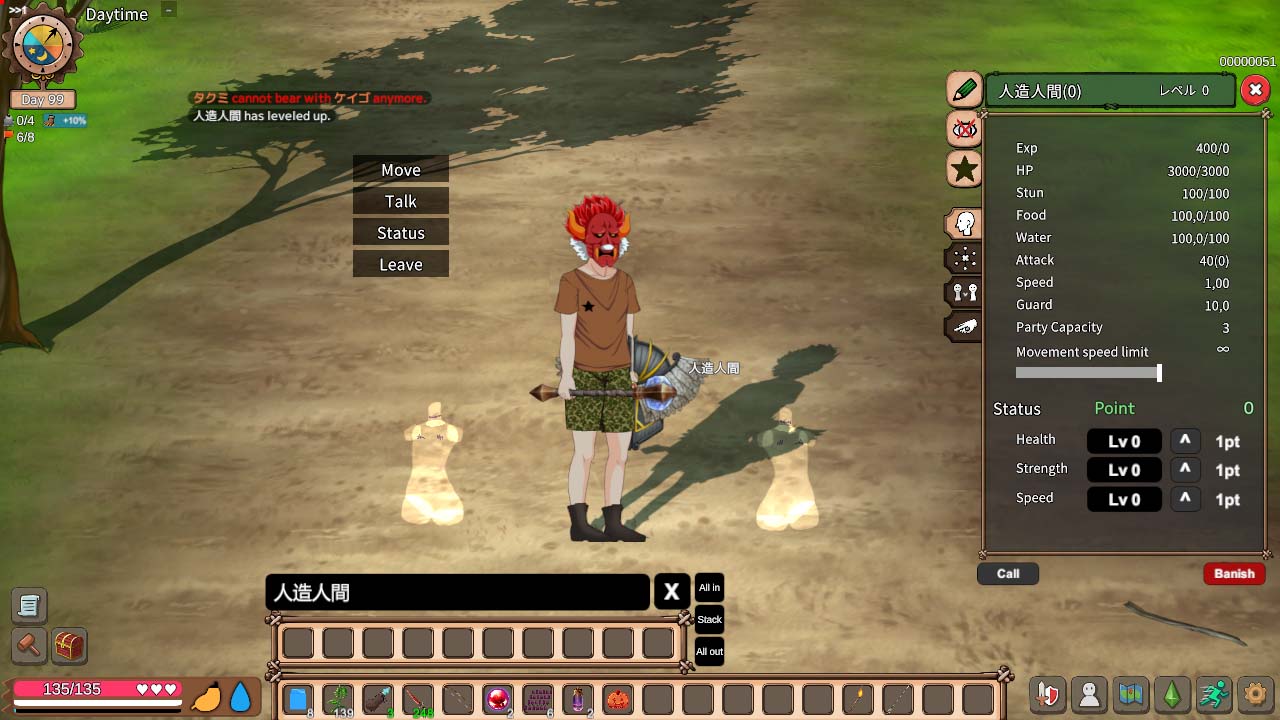The image size is (1280, 720).
Task: Choose Talk from the context menu
Action: coord(400,201)
